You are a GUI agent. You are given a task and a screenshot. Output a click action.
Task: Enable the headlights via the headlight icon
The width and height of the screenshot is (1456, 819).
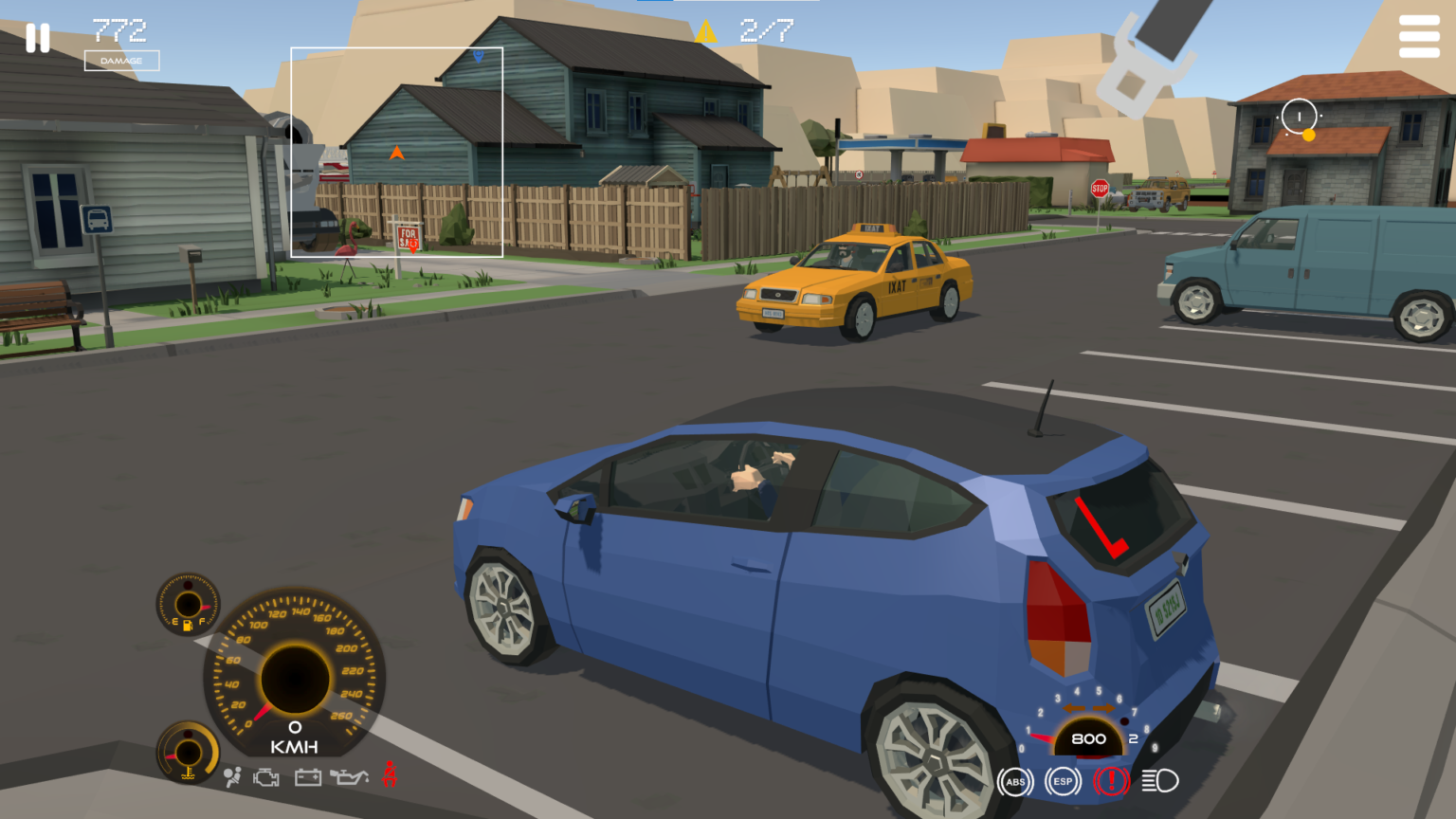(1158, 781)
